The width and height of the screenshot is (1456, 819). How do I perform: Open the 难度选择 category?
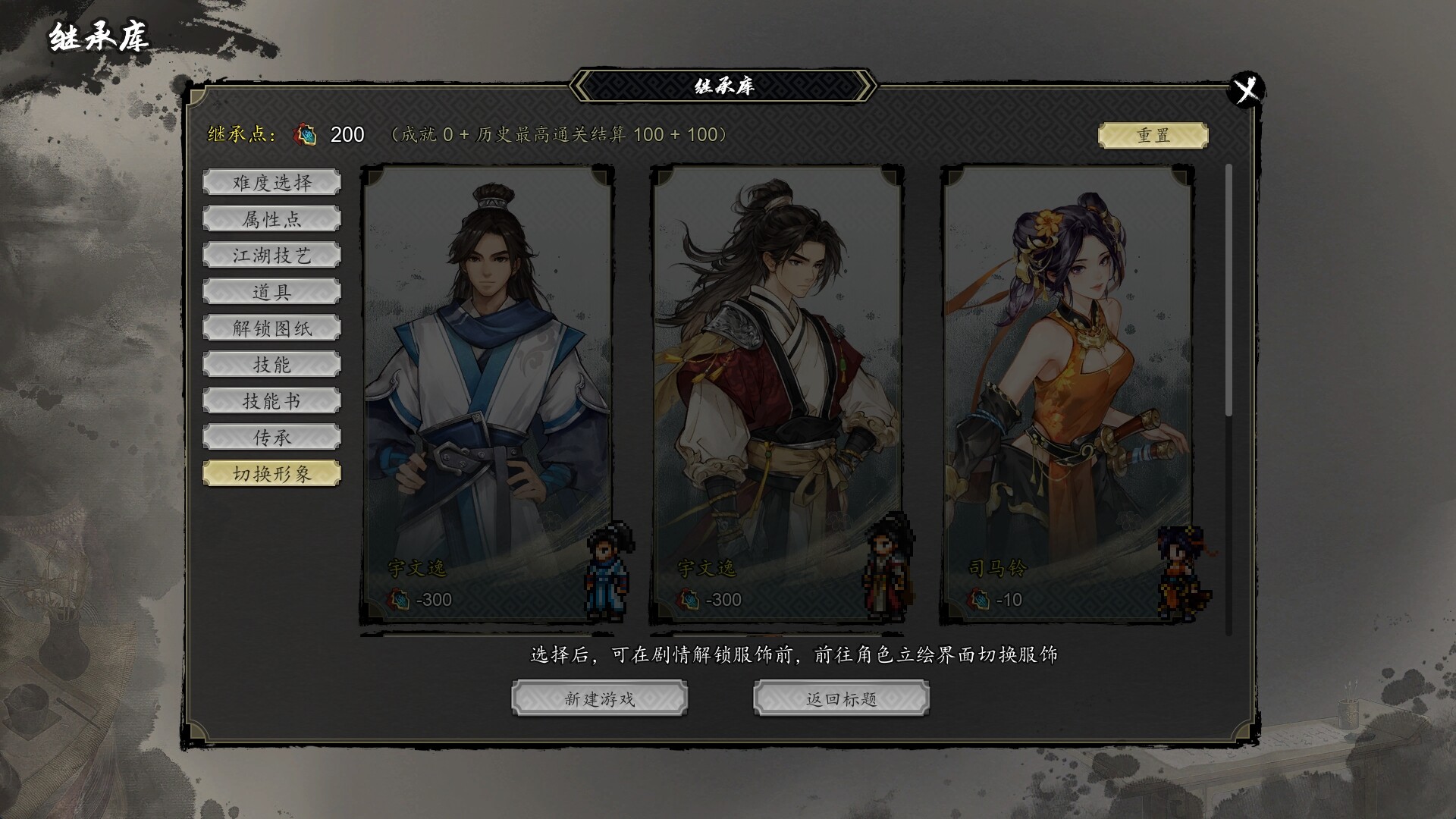(x=271, y=183)
